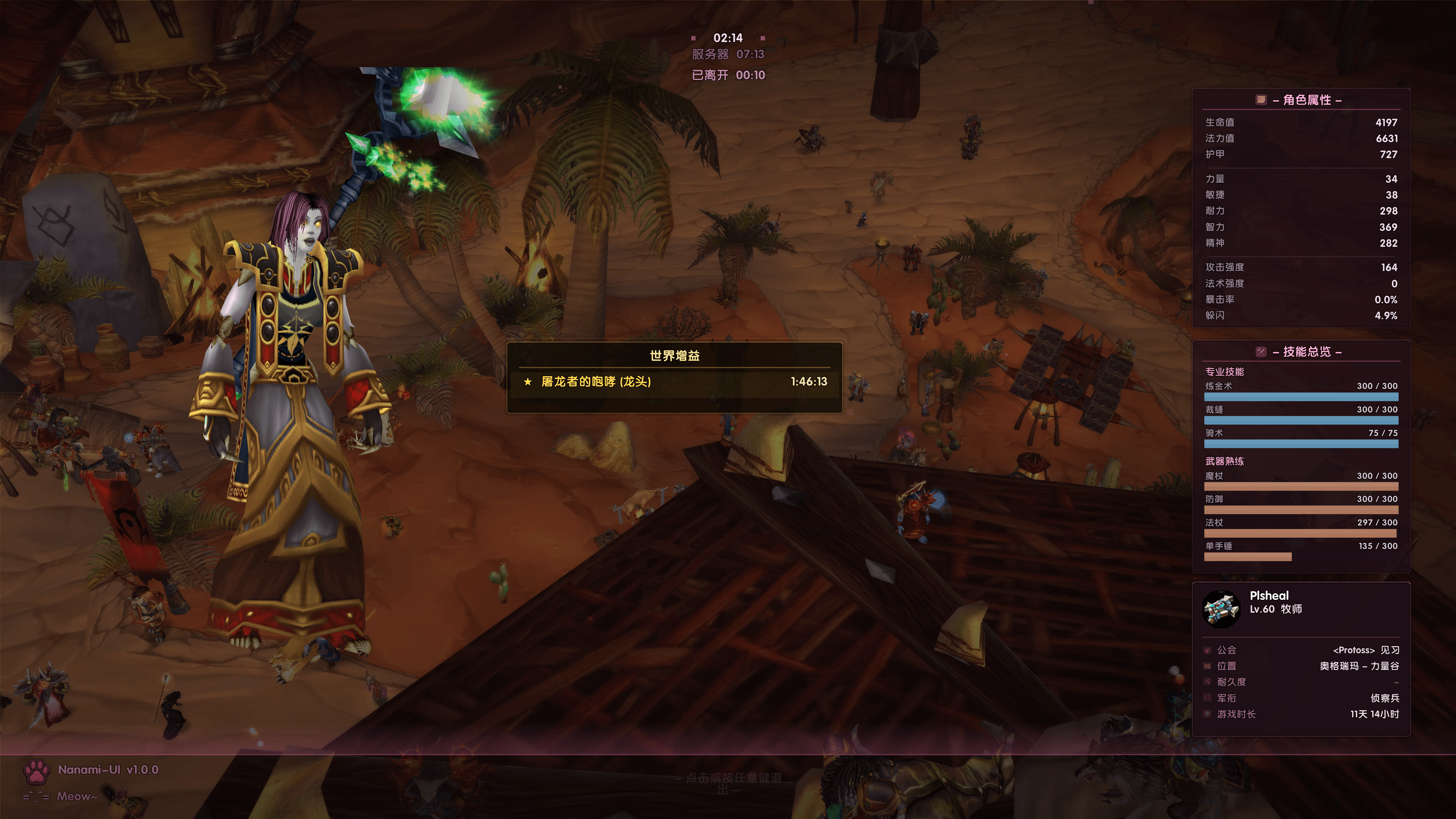1456x819 pixels.
Task: Click the Nanami-UI paw logo
Action: tap(37, 771)
